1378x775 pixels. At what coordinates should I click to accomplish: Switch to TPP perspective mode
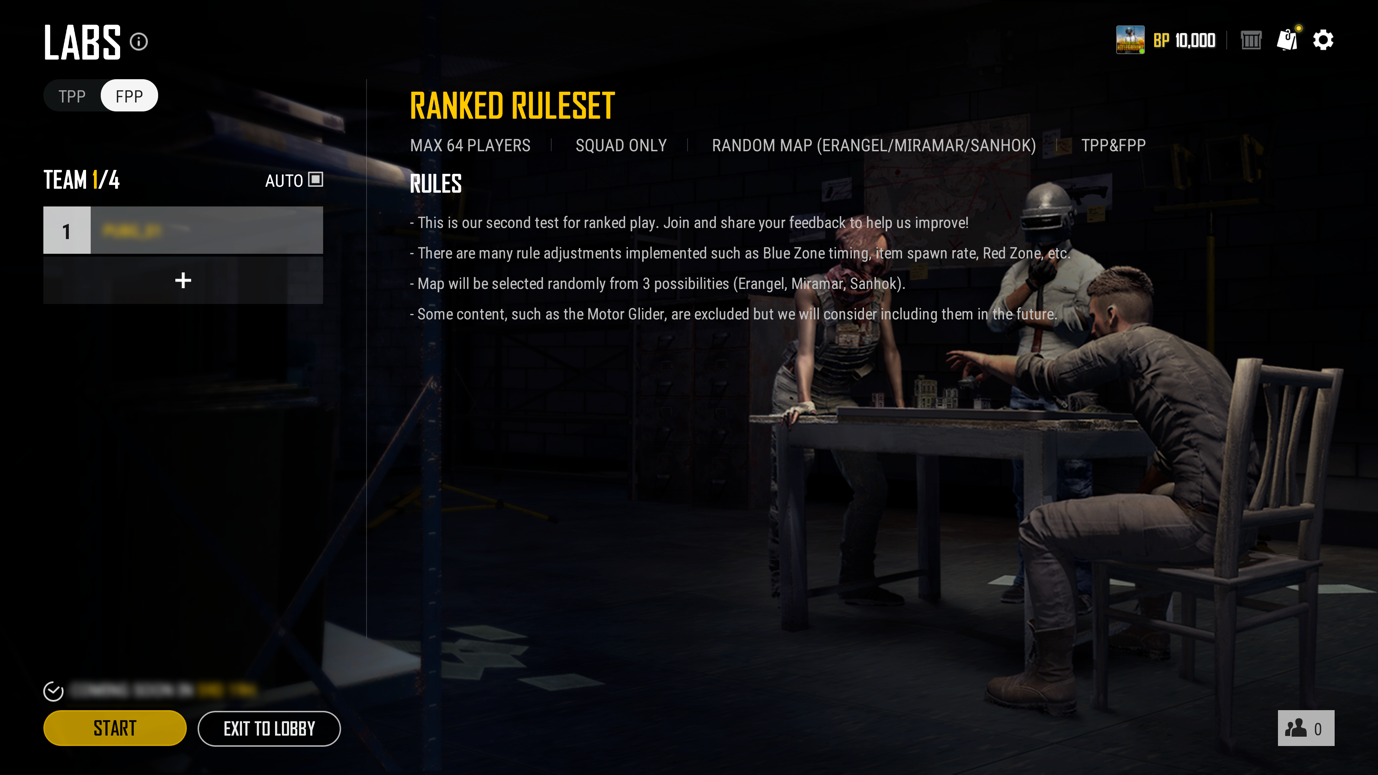[72, 96]
